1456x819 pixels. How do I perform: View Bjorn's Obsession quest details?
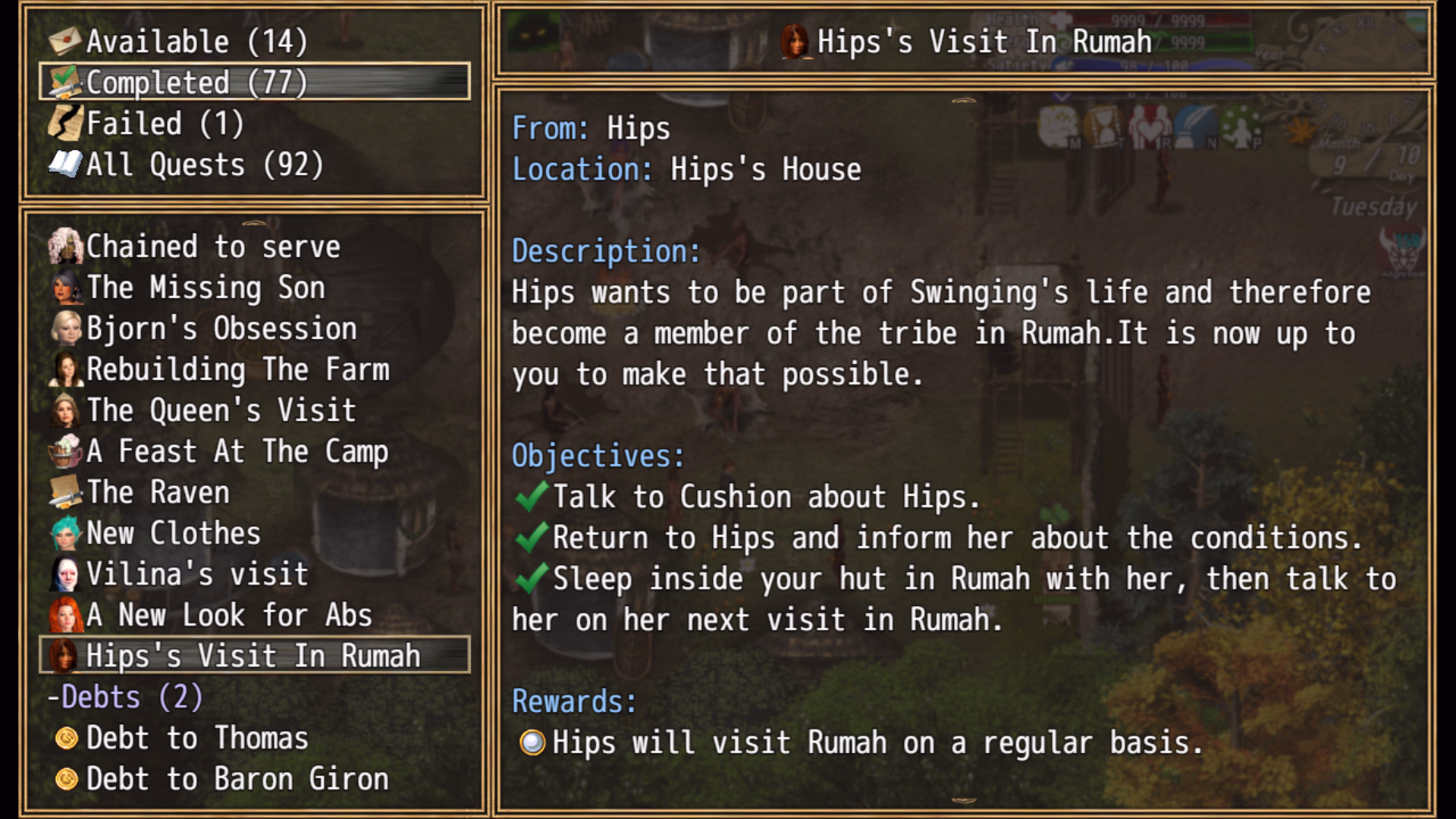click(221, 328)
